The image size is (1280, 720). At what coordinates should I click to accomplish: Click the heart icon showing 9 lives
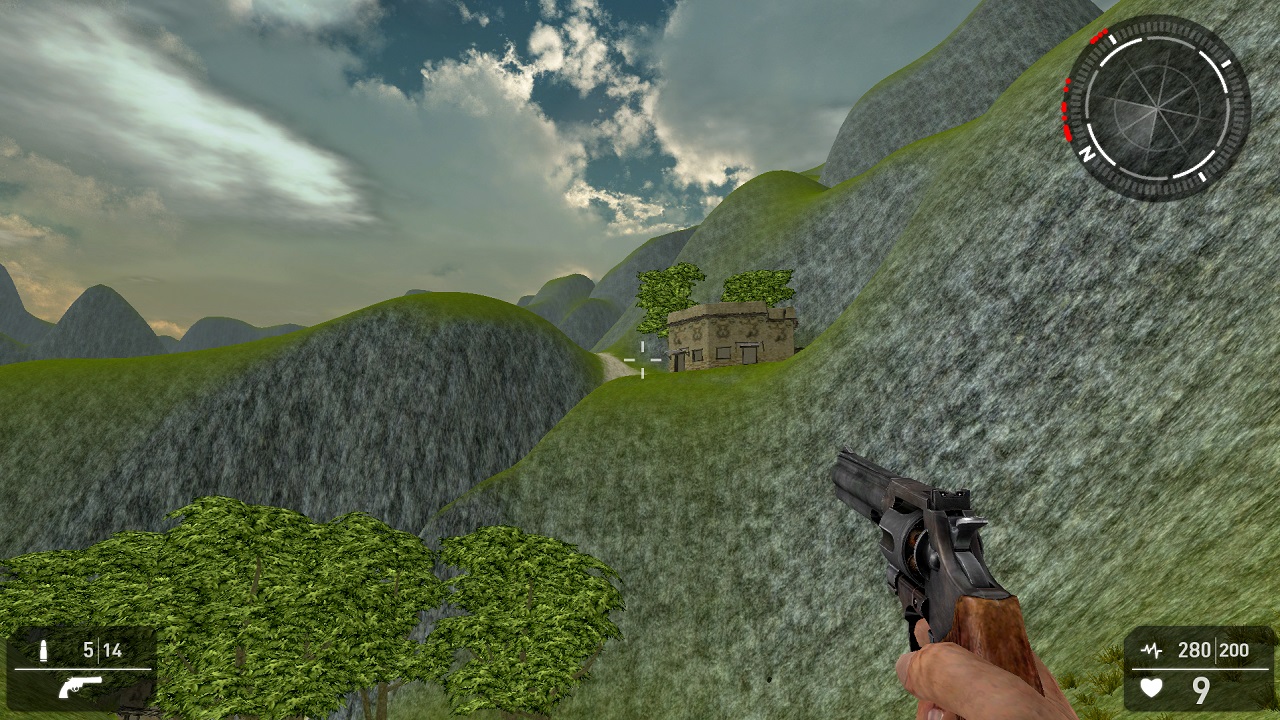coord(1149,688)
